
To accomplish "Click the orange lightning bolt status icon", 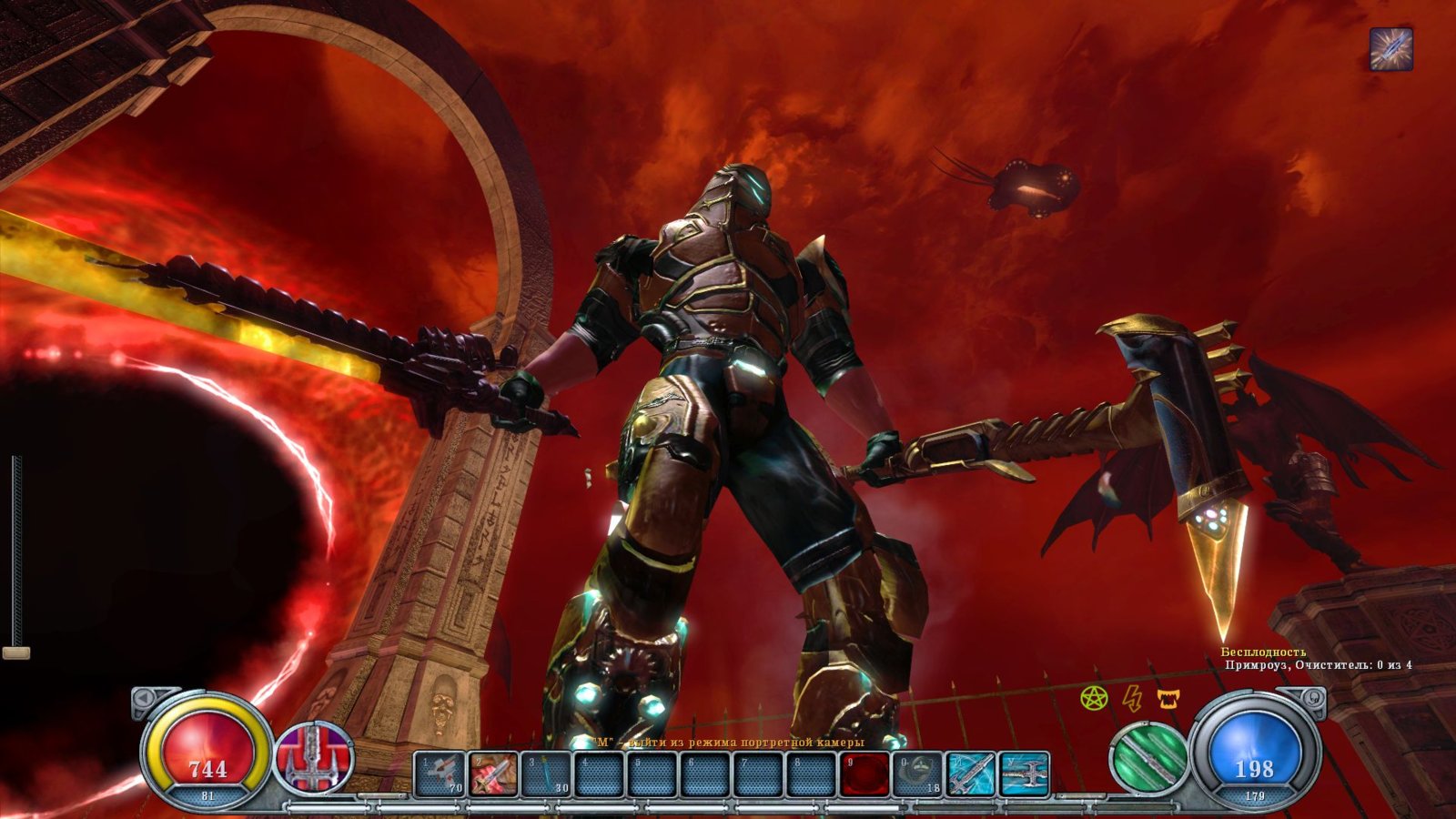I will coord(1132,698).
